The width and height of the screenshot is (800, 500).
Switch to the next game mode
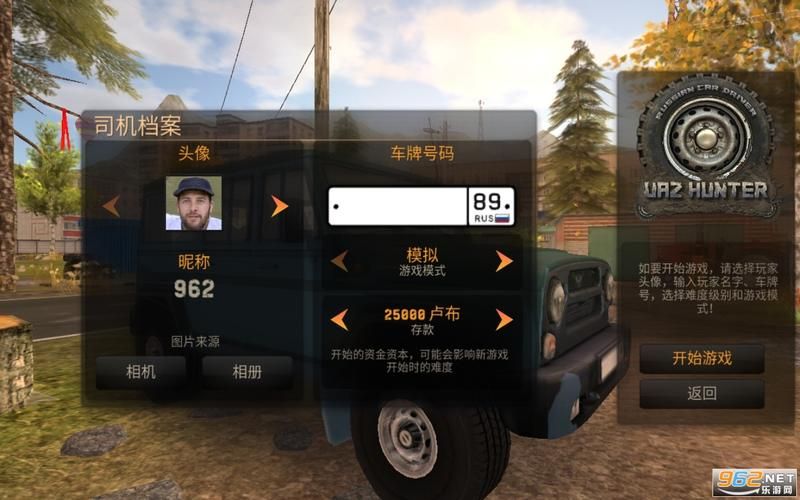[504, 262]
